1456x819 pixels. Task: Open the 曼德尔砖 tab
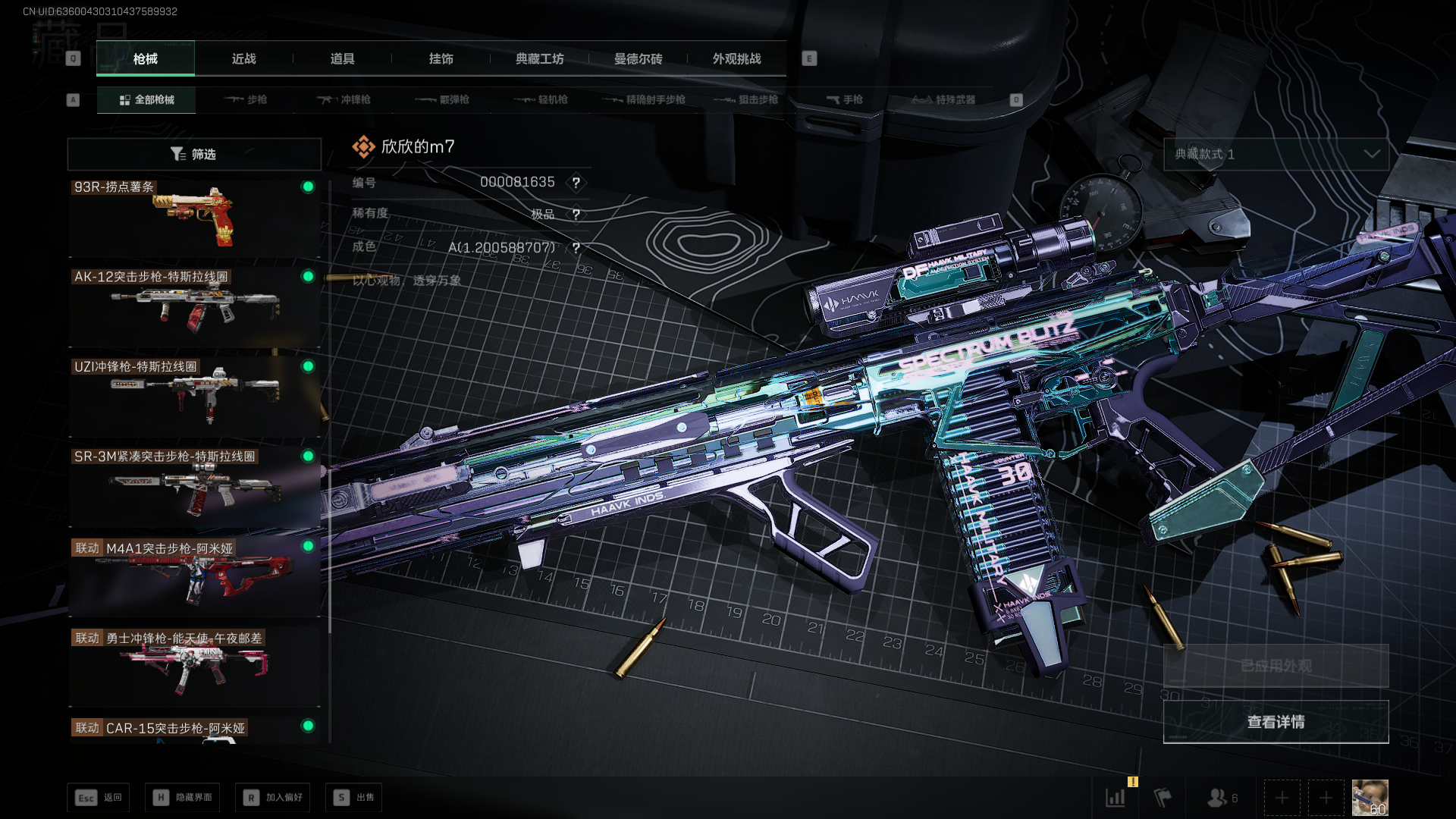(x=638, y=59)
